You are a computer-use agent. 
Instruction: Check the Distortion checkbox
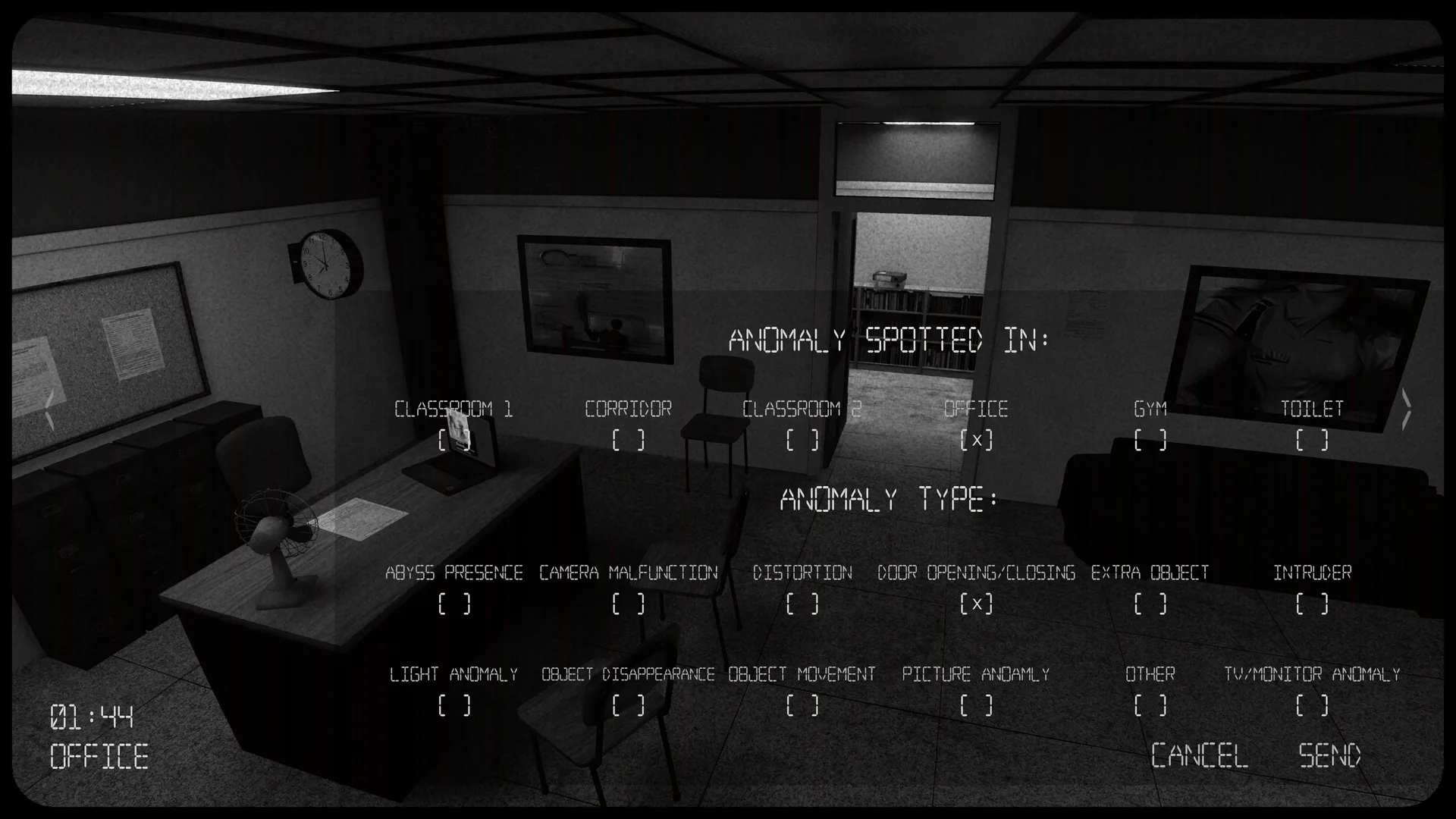click(804, 604)
